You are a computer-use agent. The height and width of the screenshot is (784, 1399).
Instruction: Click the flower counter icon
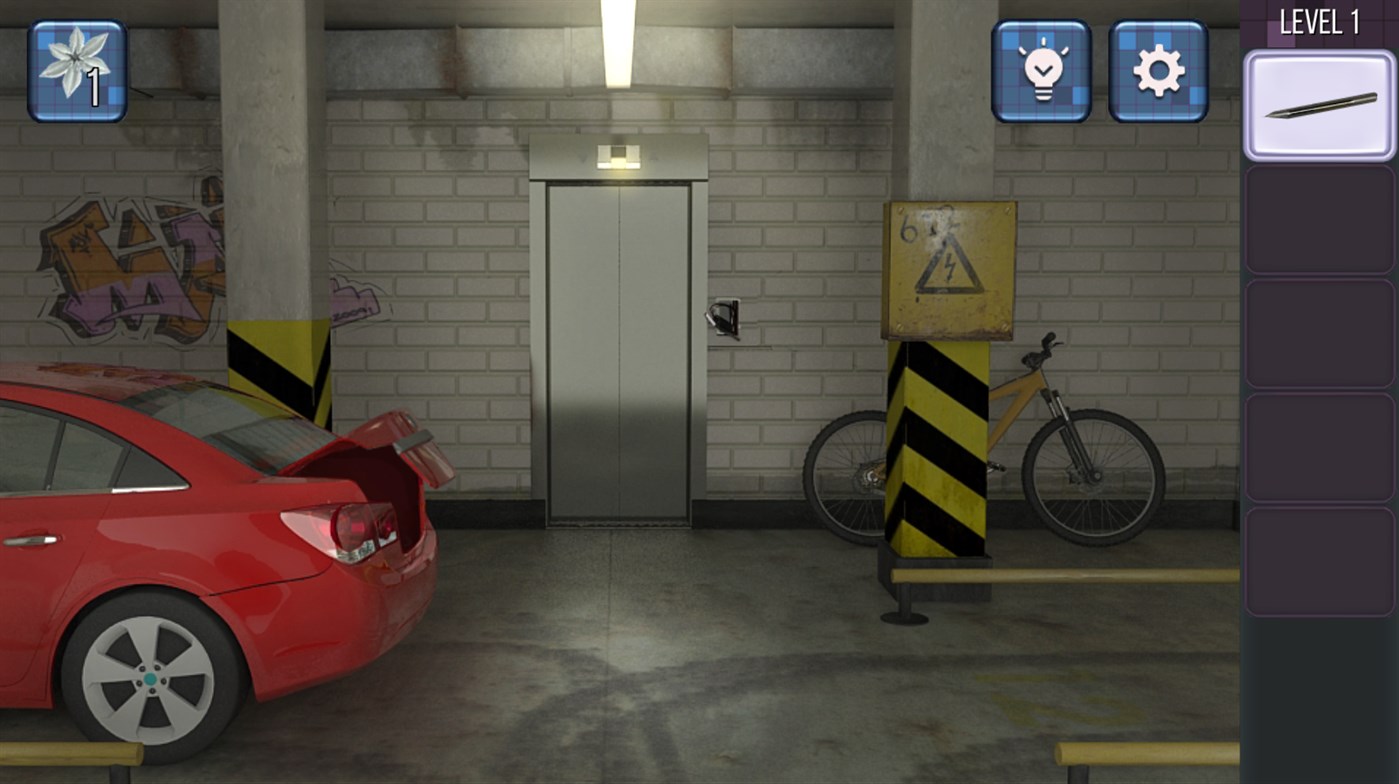coord(74,72)
